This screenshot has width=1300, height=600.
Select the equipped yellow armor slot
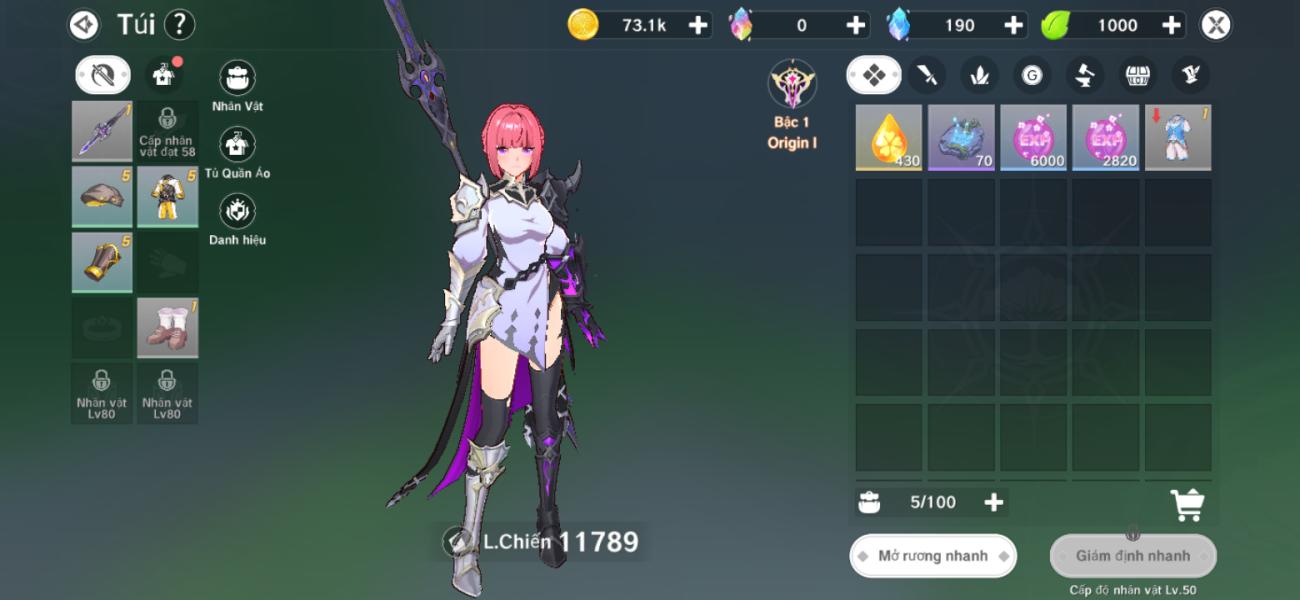click(x=167, y=196)
